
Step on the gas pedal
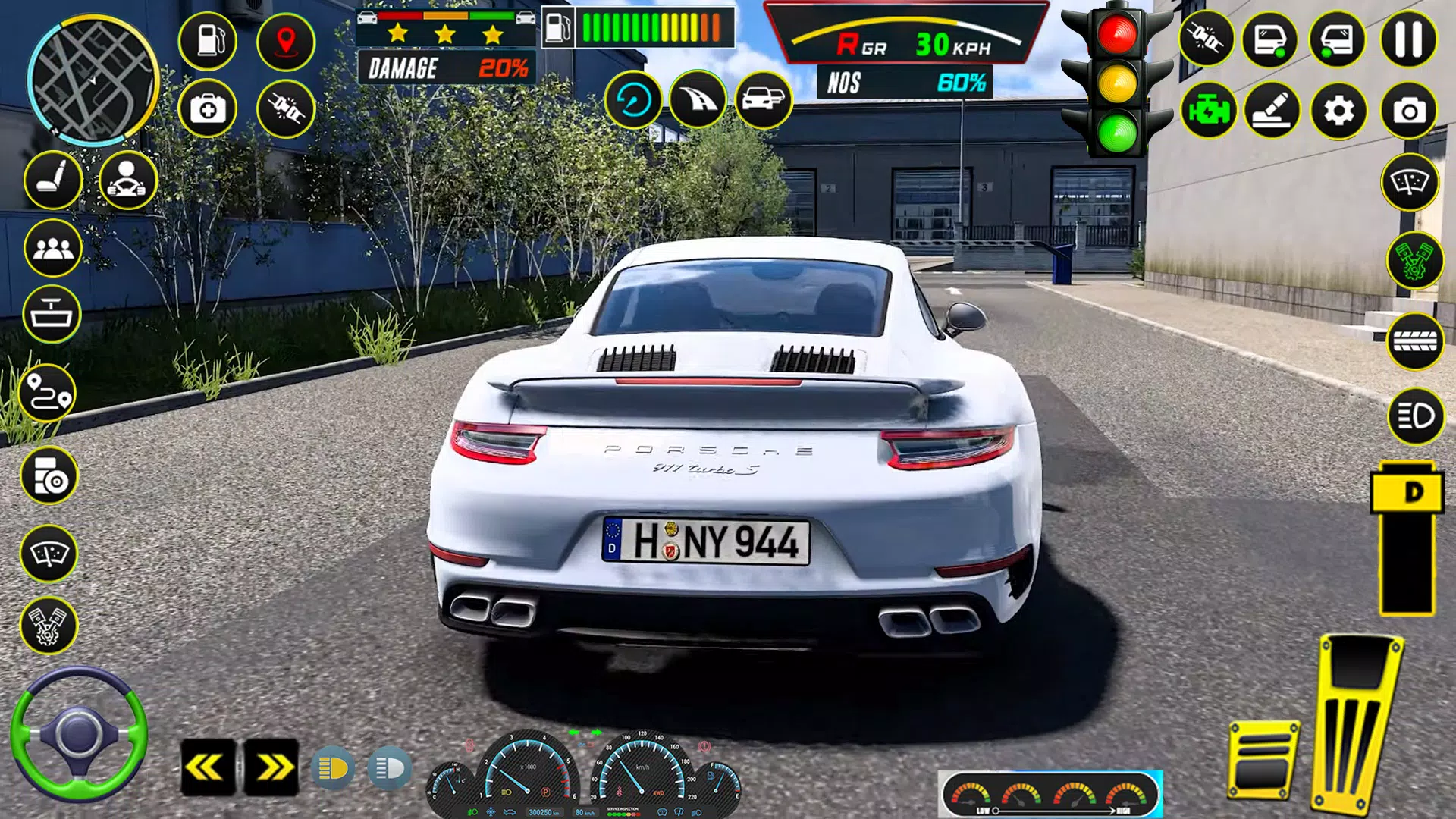coord(1357,720)
